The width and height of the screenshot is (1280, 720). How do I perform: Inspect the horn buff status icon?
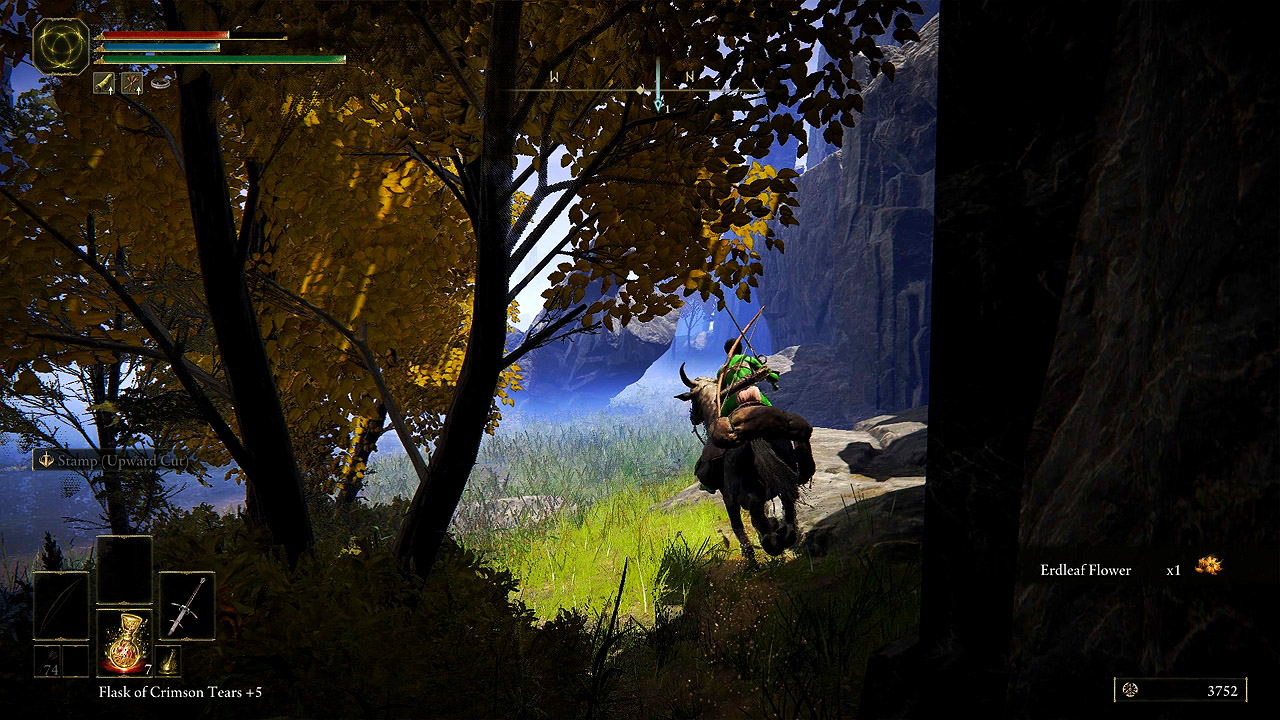click(x=104, y=83)
